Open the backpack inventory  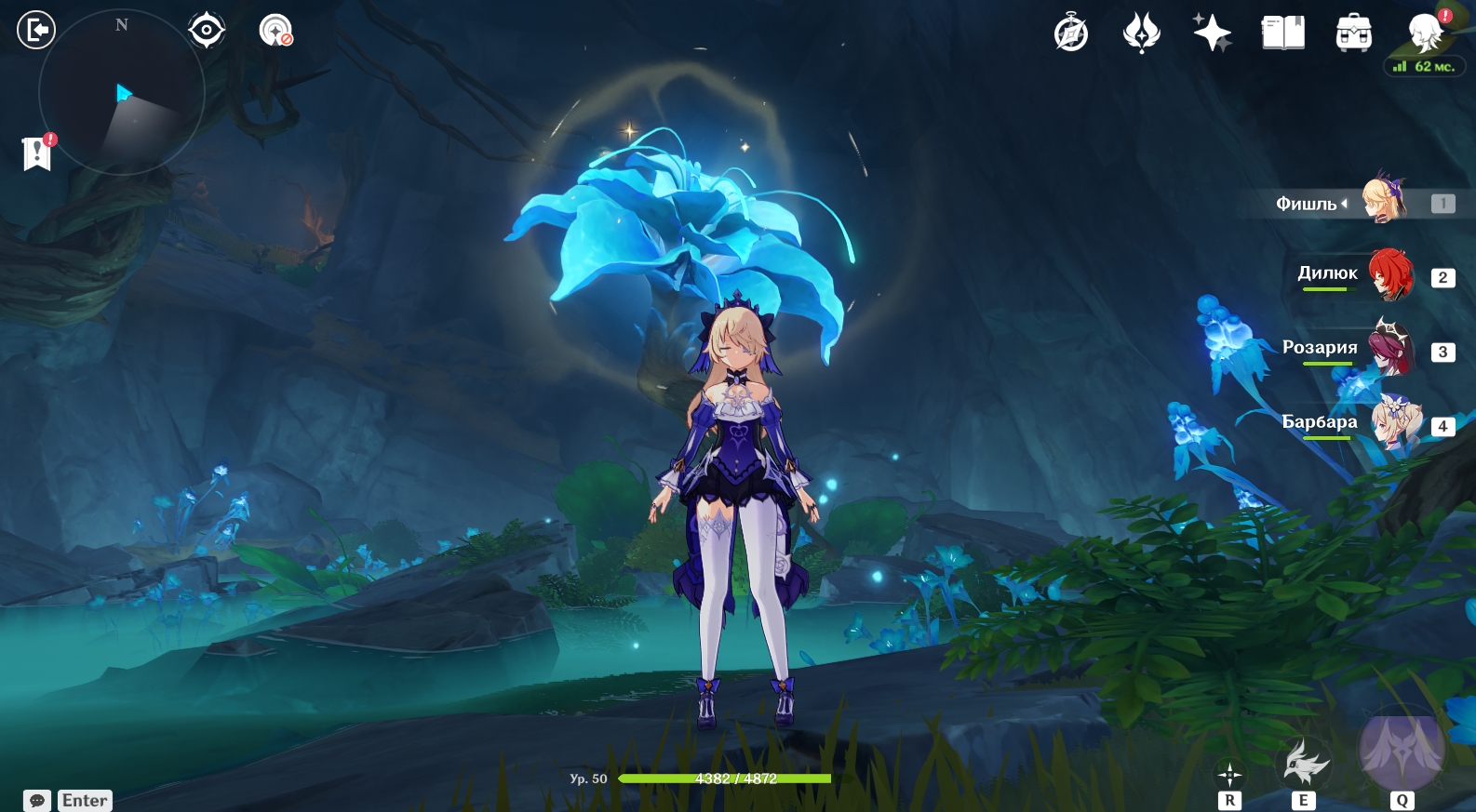click(x=1354, y=33)
